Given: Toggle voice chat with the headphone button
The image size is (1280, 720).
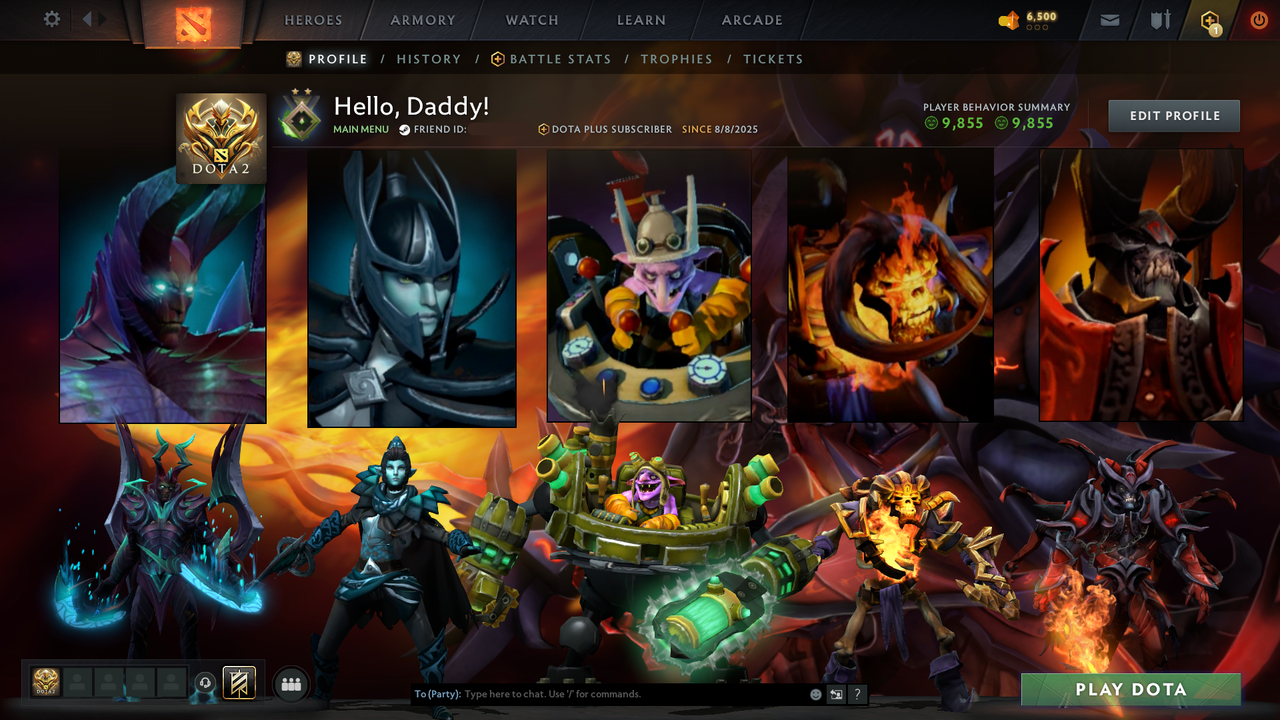Looking at the screenshot, I should pos(205,683).
